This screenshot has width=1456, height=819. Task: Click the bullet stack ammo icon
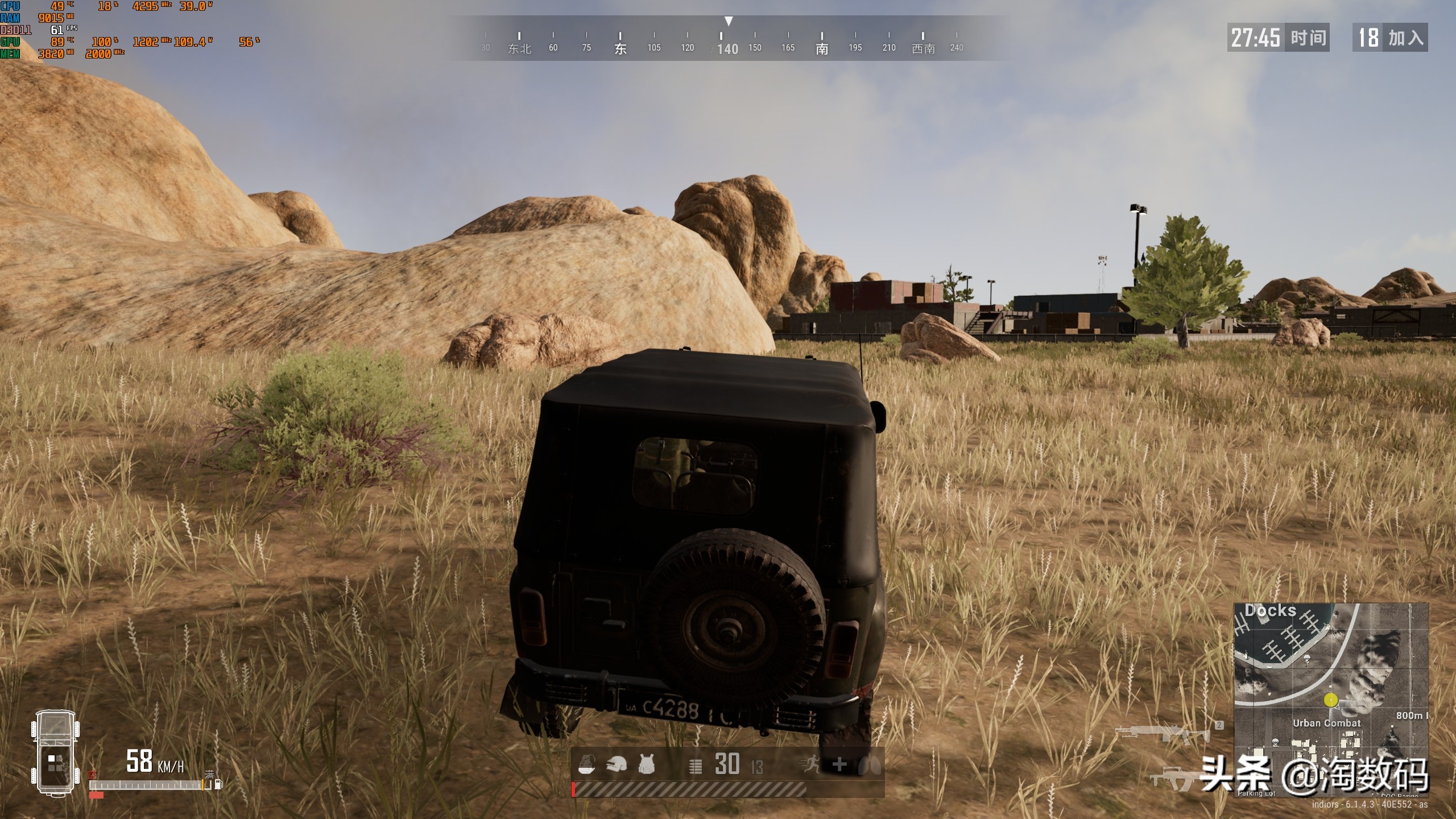[x=695, y=767]
